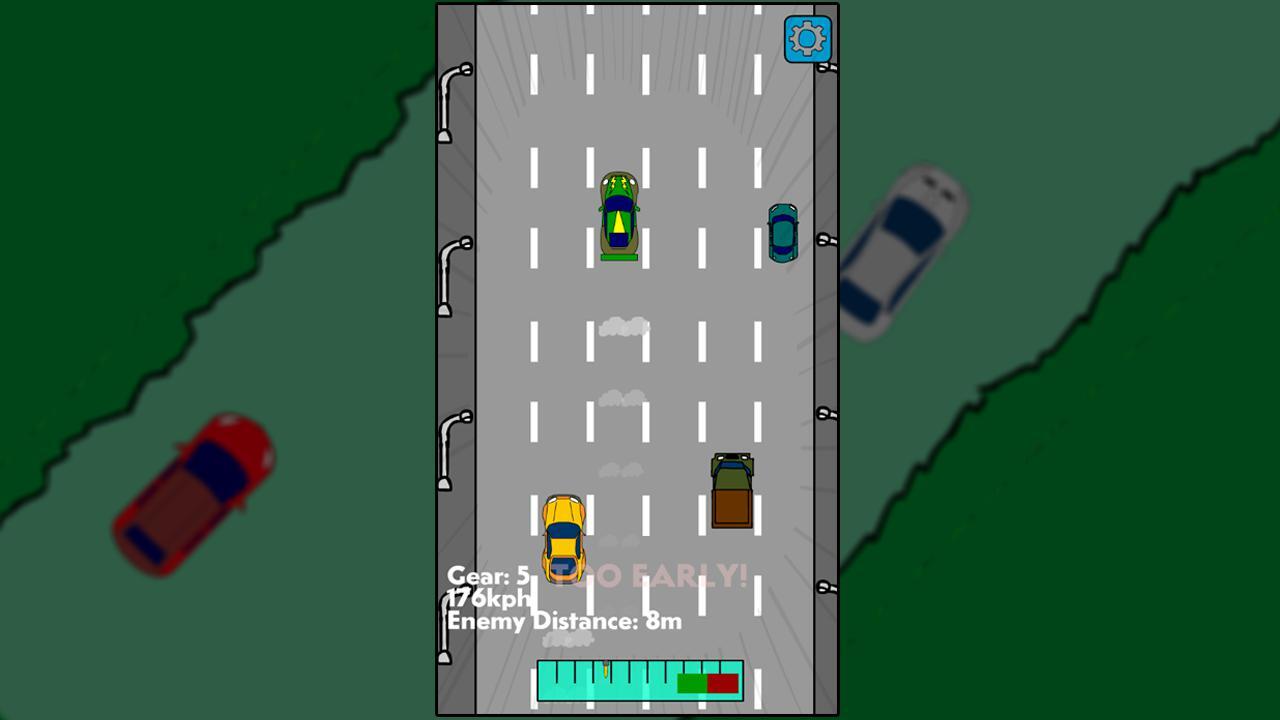Select the yellow player car
This screenshot has height=720, width=1280.
pos(563,540)
